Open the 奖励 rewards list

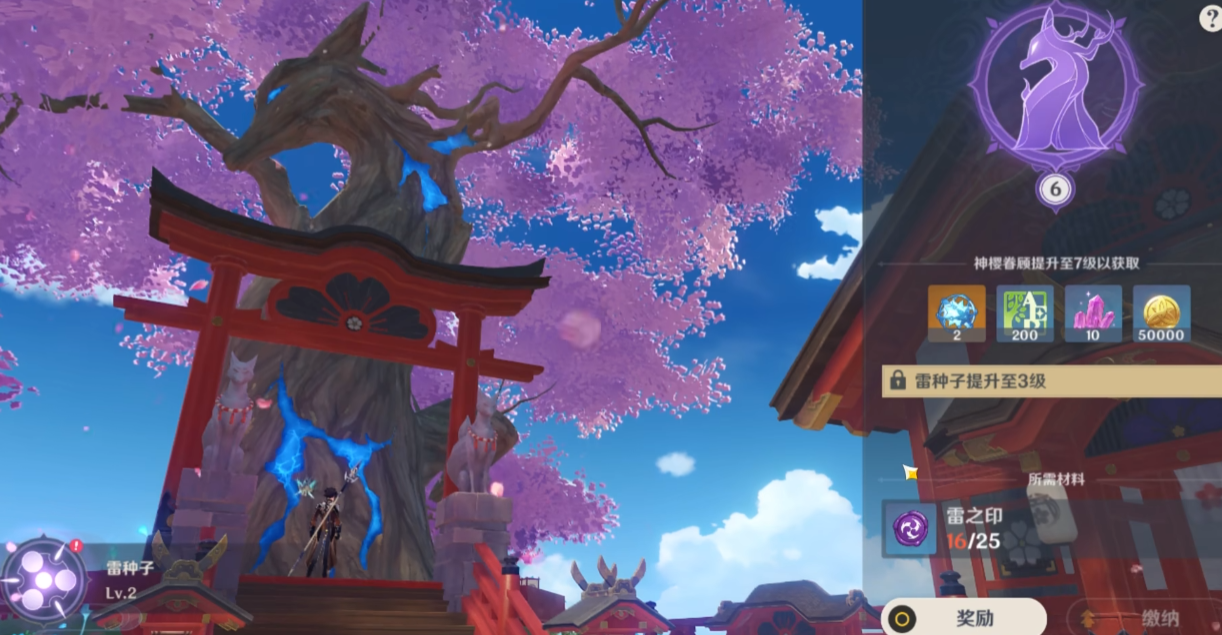962,617
